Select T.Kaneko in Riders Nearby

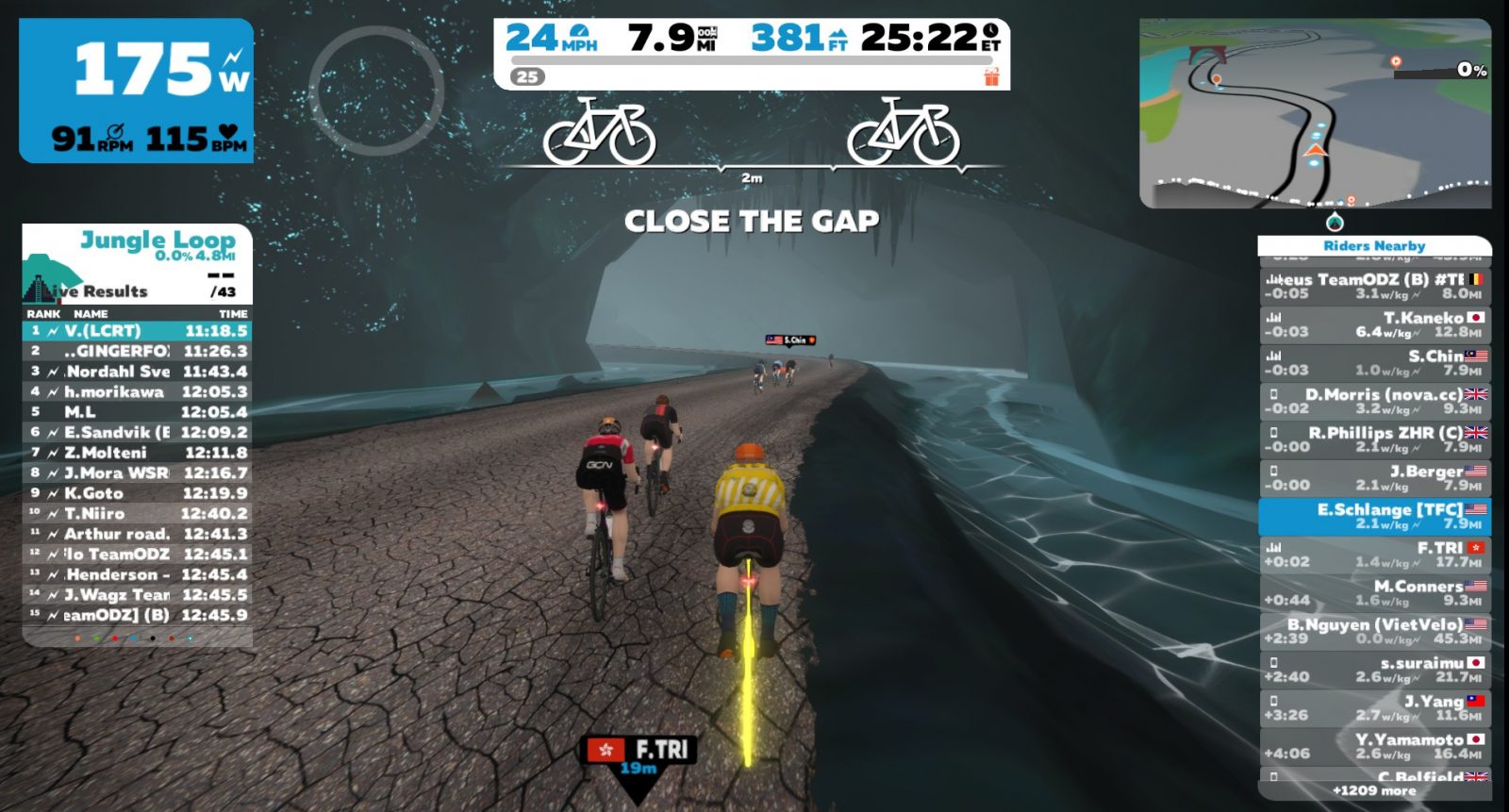click(x=1374, y=324)
